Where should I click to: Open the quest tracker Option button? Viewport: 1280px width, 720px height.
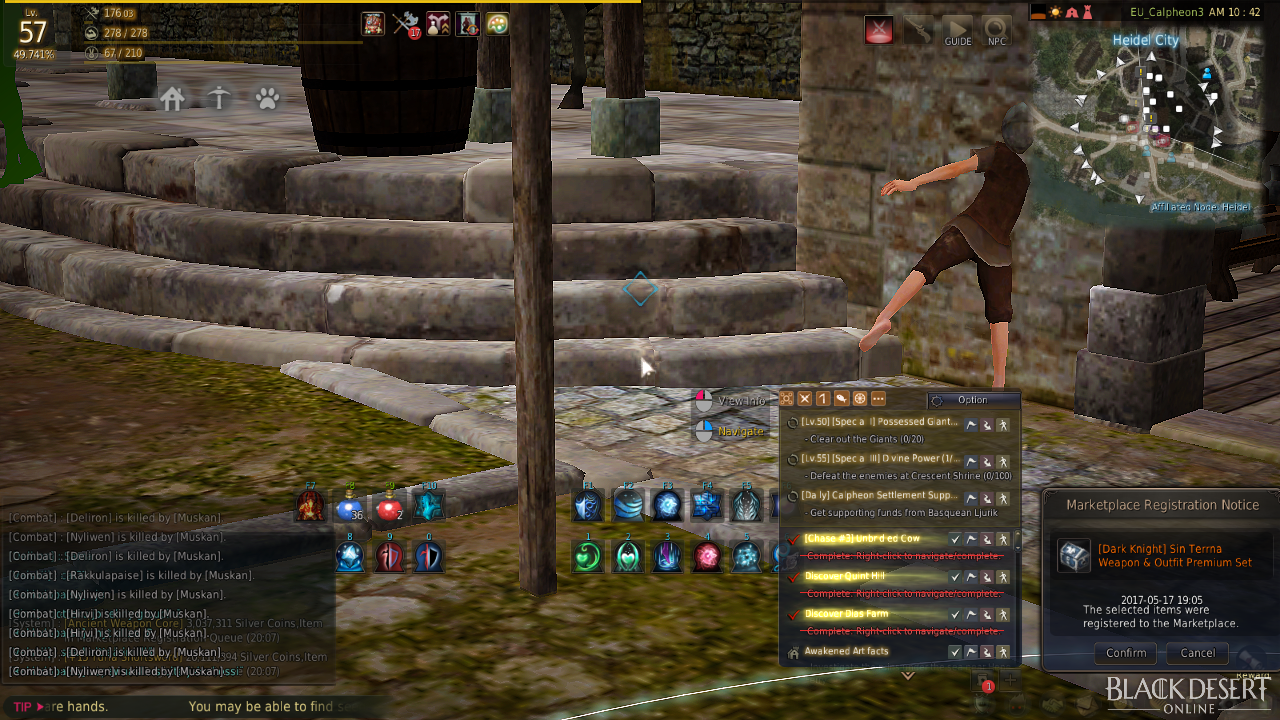[972, 400]
